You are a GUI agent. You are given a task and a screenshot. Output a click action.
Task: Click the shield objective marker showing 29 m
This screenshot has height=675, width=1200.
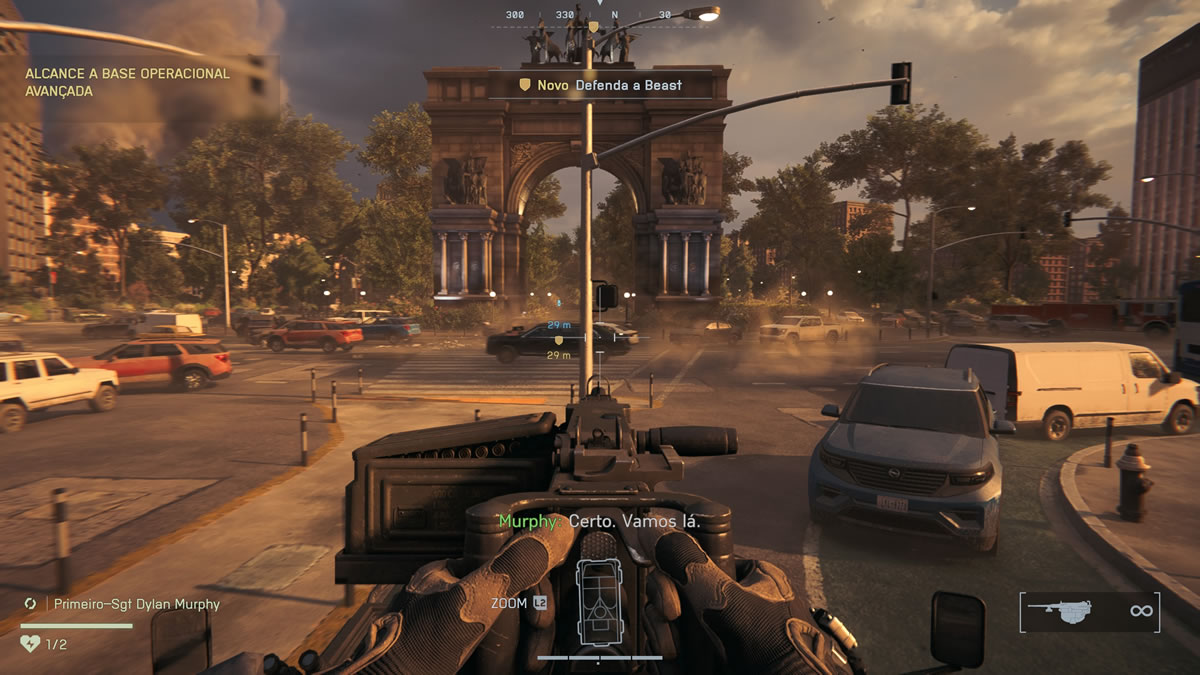click(559, 340)
